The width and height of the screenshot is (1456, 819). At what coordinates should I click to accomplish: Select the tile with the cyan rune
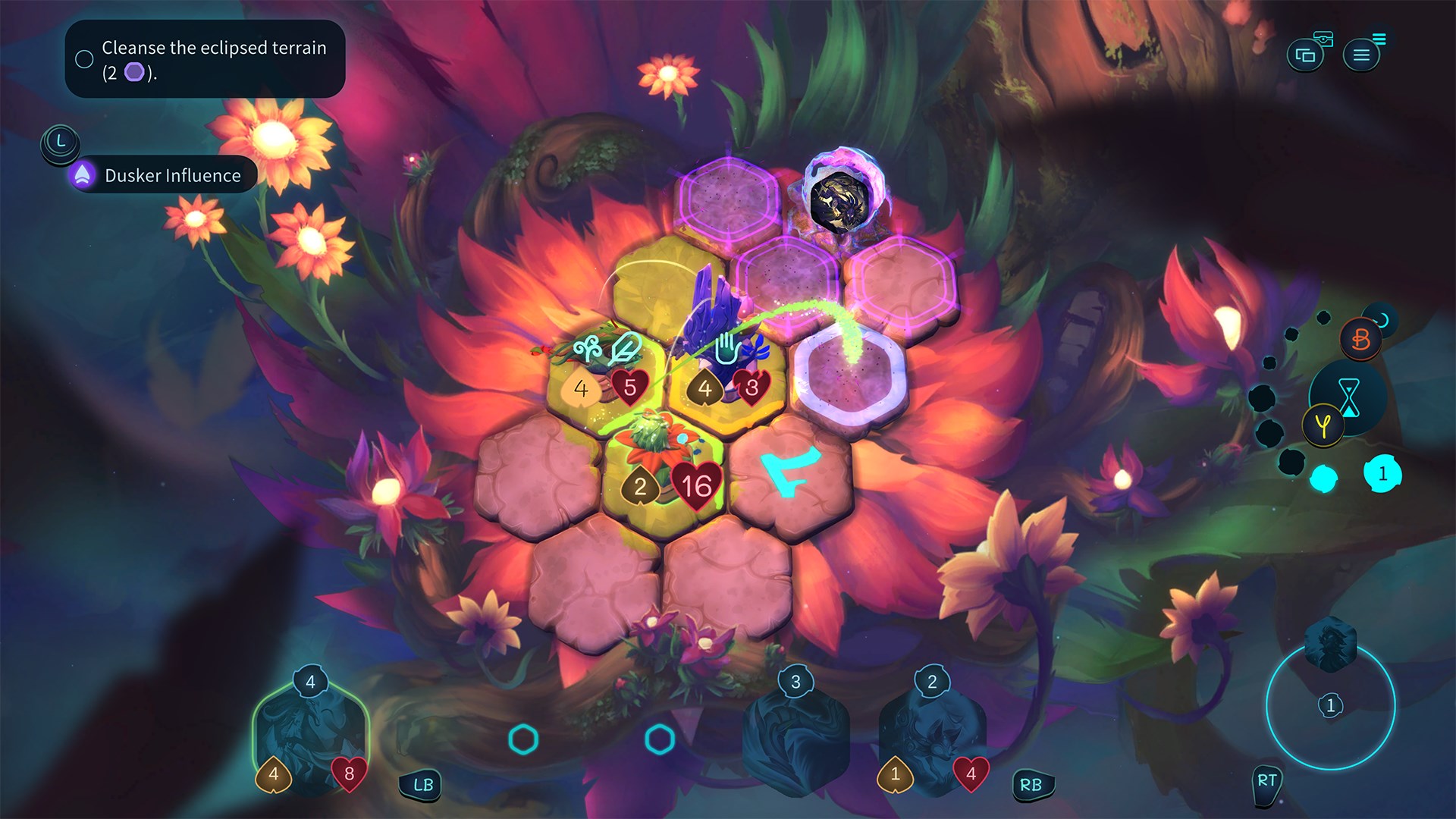[x=790, y=472]
